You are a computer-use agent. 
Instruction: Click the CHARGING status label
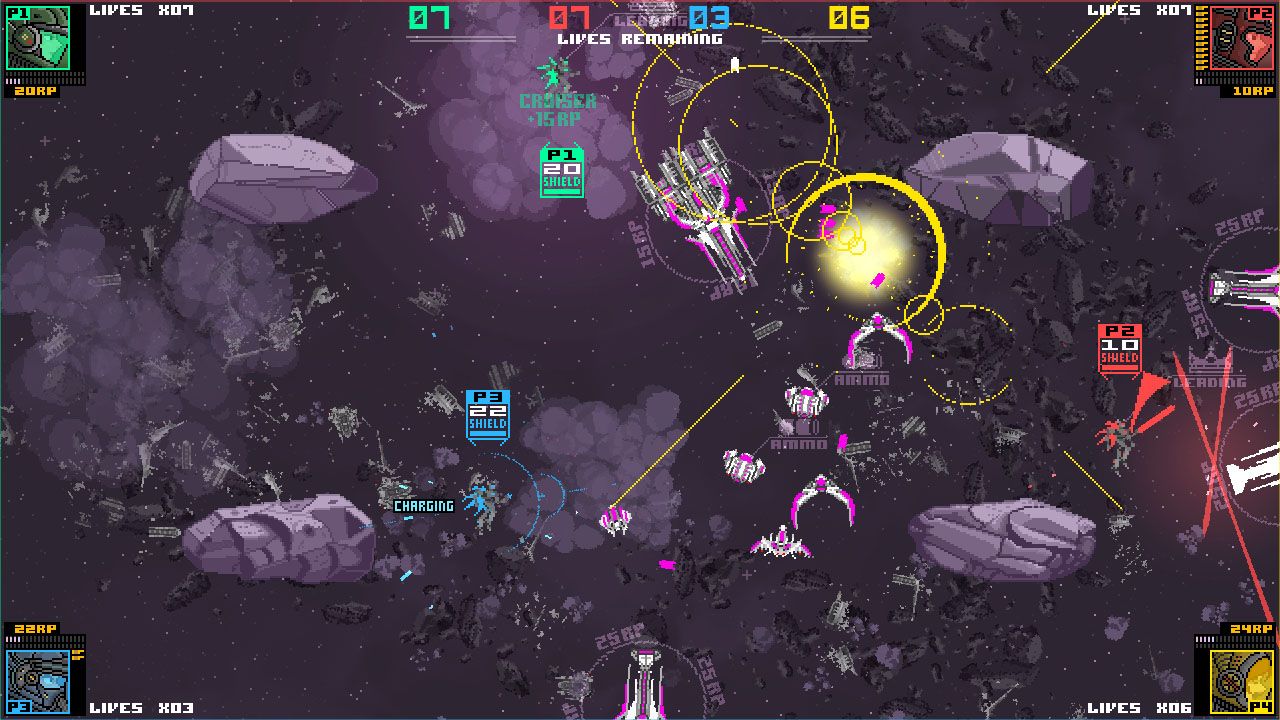coord(424,506)
